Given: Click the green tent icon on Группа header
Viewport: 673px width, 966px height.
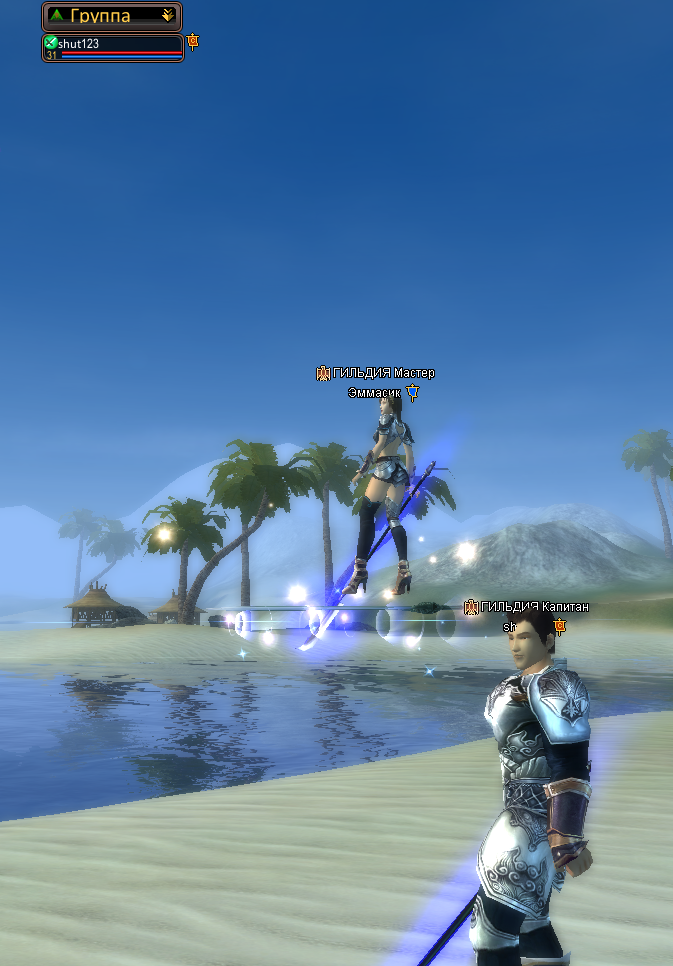Looking at the screenshot, I should point(57,16).
